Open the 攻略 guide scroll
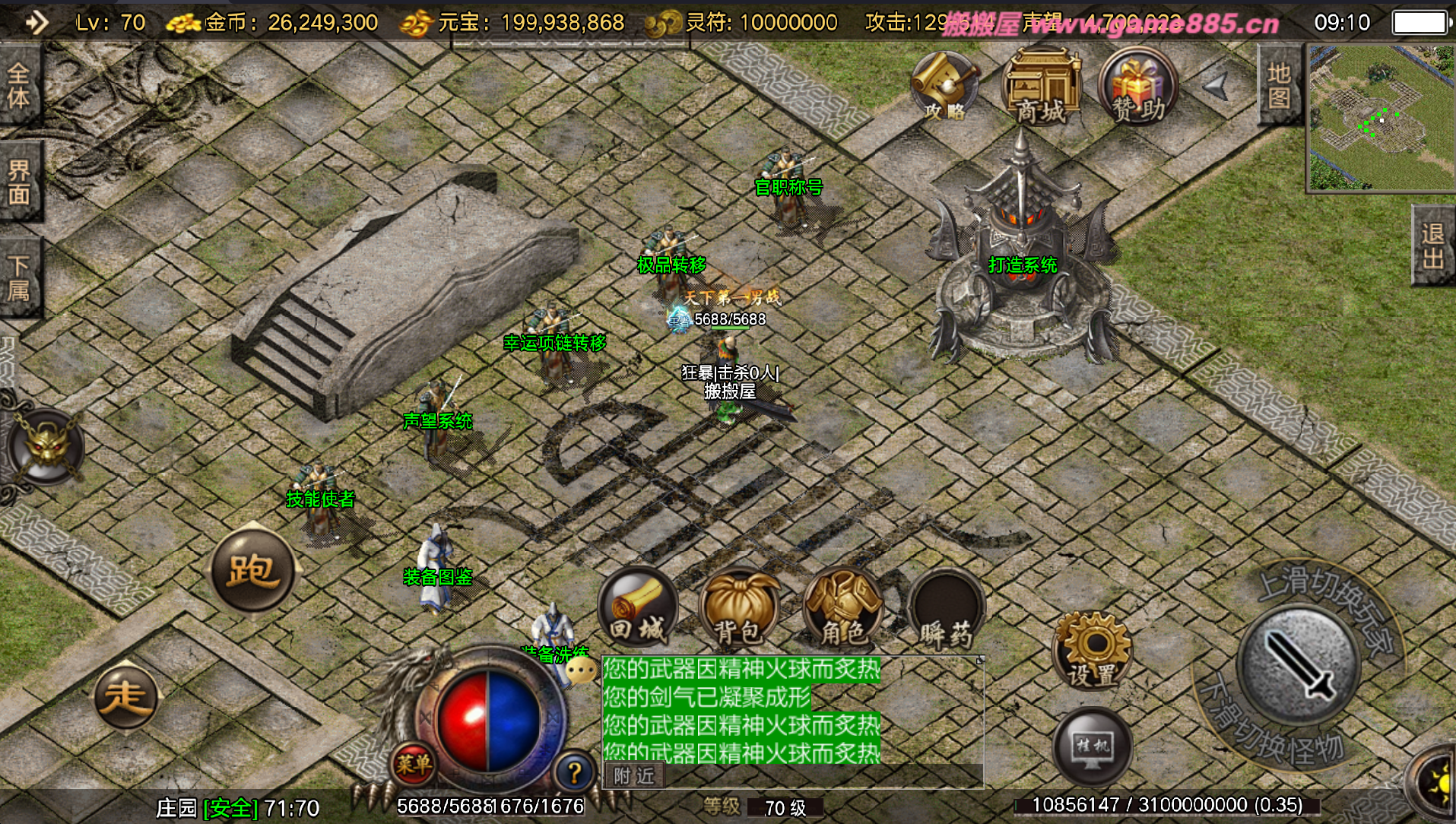Image resolution: width=1456 pixels, height=824 pixels. coord(945,87)
